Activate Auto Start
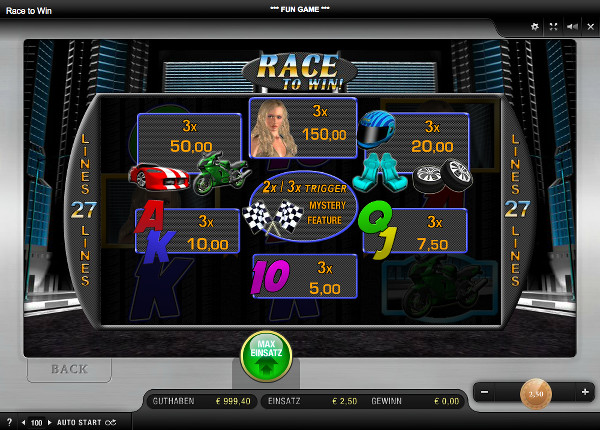Viewport: 600px width, 430px height. pyautogui.click(x=80, y=423)
